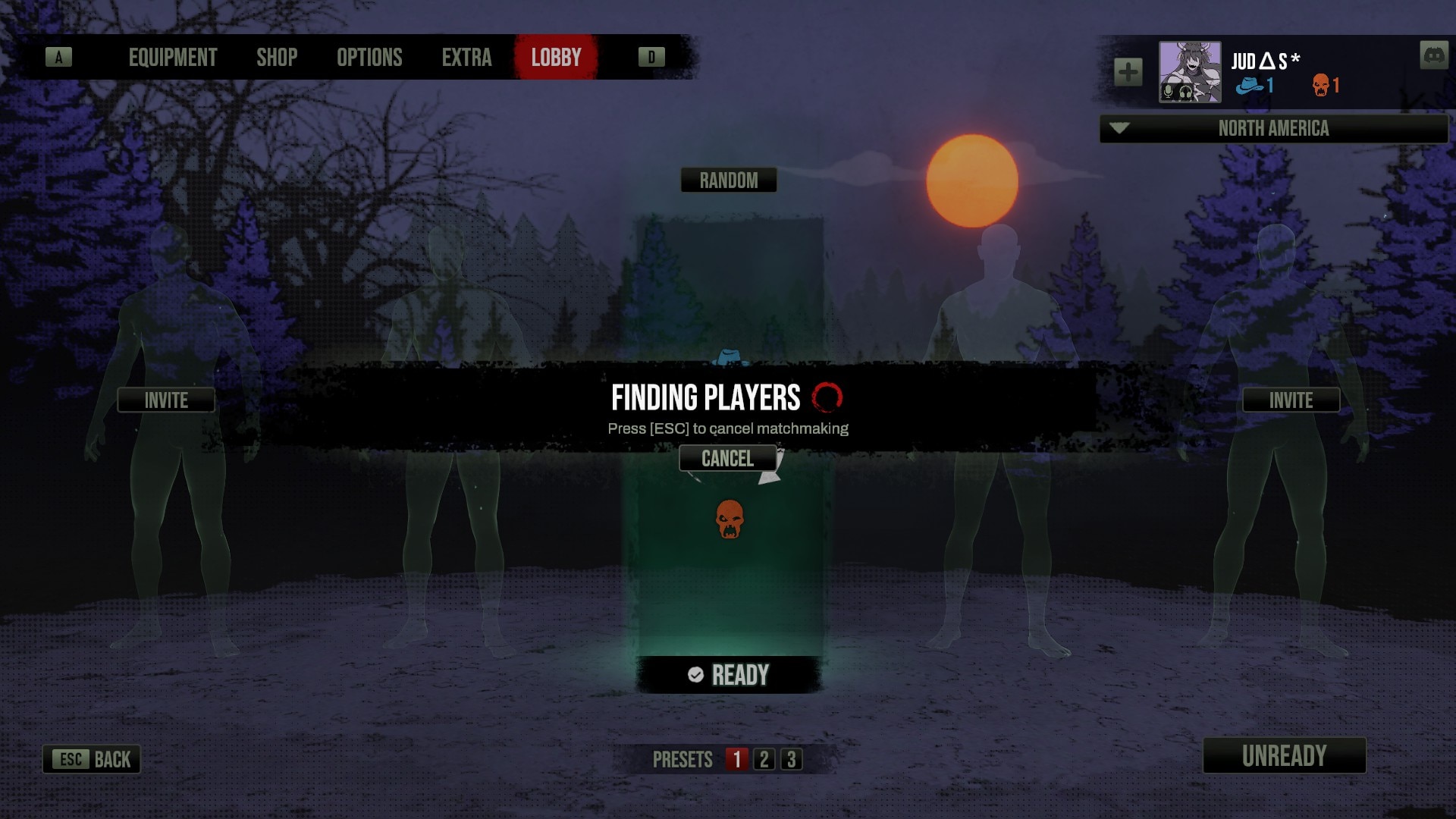Screen dimensions: 1456x819
Task: Click the Random character button
Action: [728, 180]
